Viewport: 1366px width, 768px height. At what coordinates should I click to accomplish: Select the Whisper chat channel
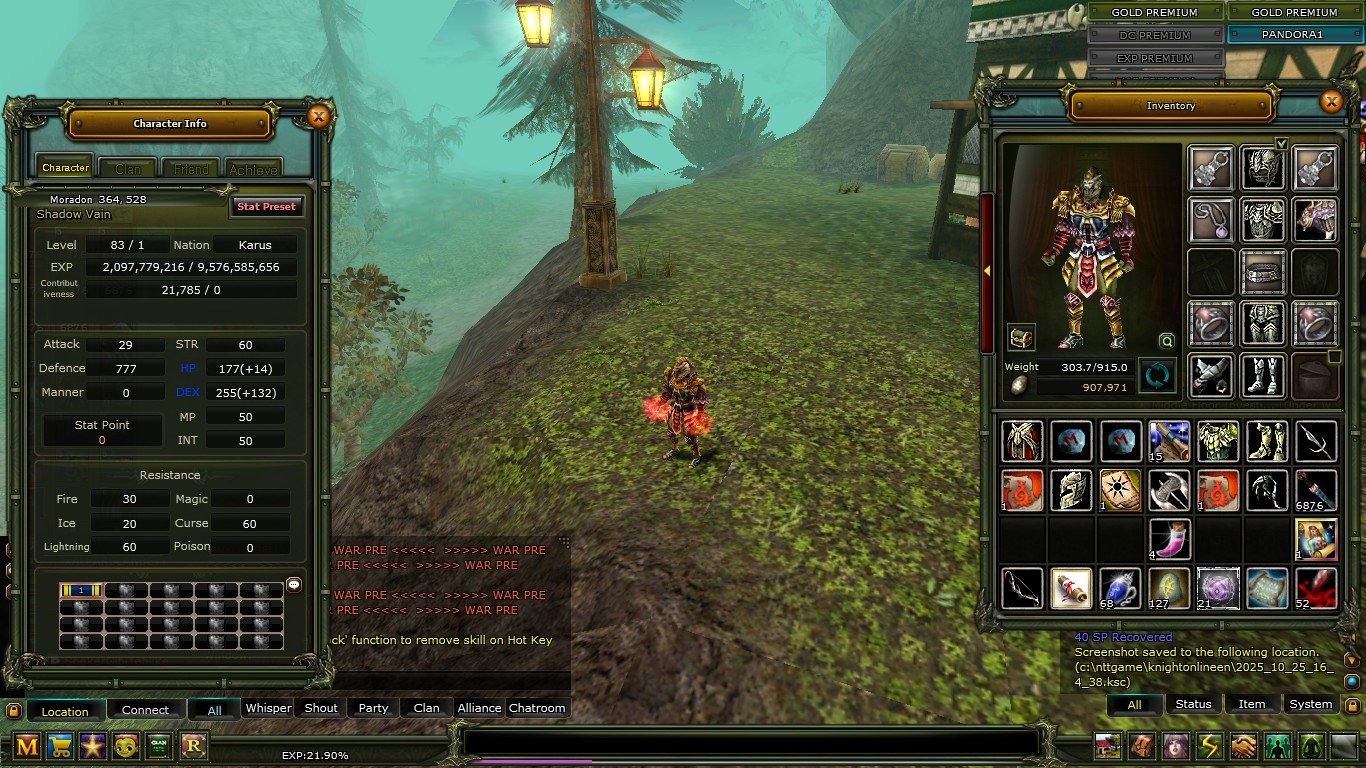click(x=268, y=708)
